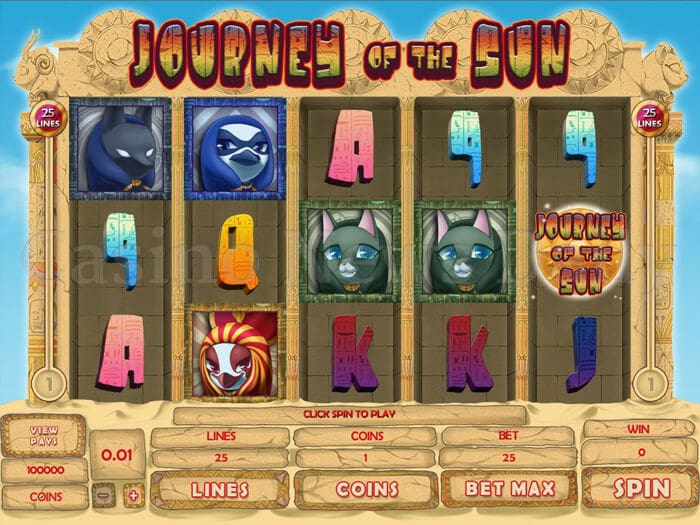Viewport: 700px width, 525px height.
Task: Select the left 25 Lines marker
Action: [47, 119]
